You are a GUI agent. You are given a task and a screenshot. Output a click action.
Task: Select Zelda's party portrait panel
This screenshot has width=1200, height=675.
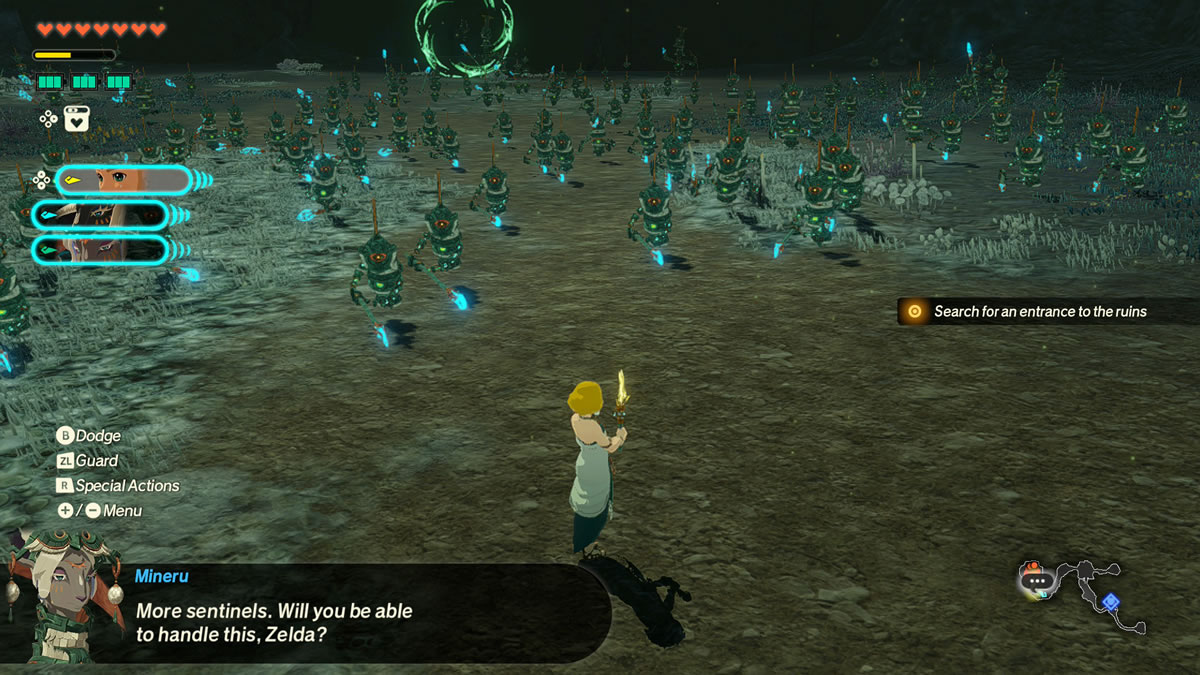click(x=123, y=180)
